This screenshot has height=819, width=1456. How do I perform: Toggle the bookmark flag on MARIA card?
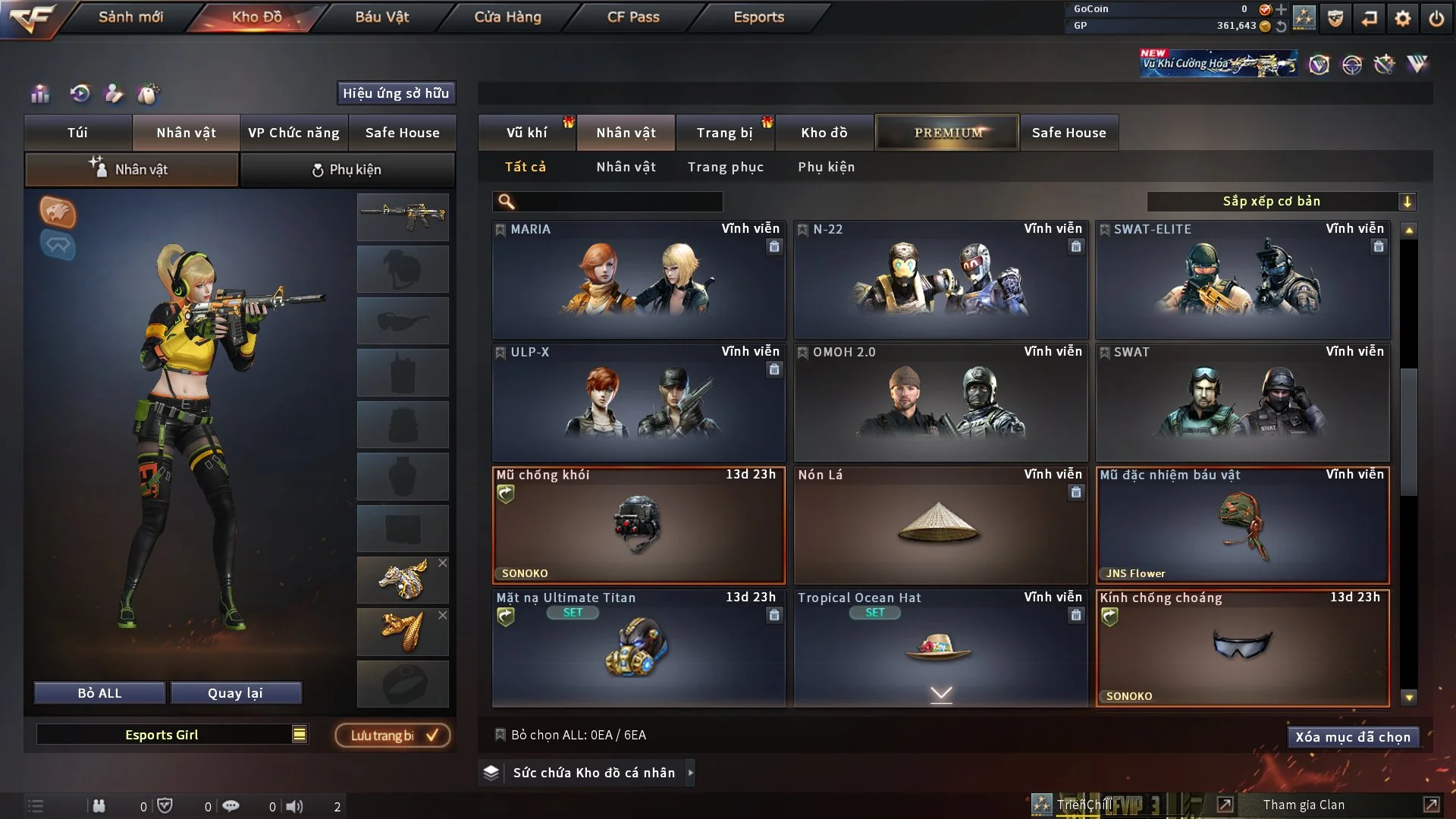[x=500, y=229]
